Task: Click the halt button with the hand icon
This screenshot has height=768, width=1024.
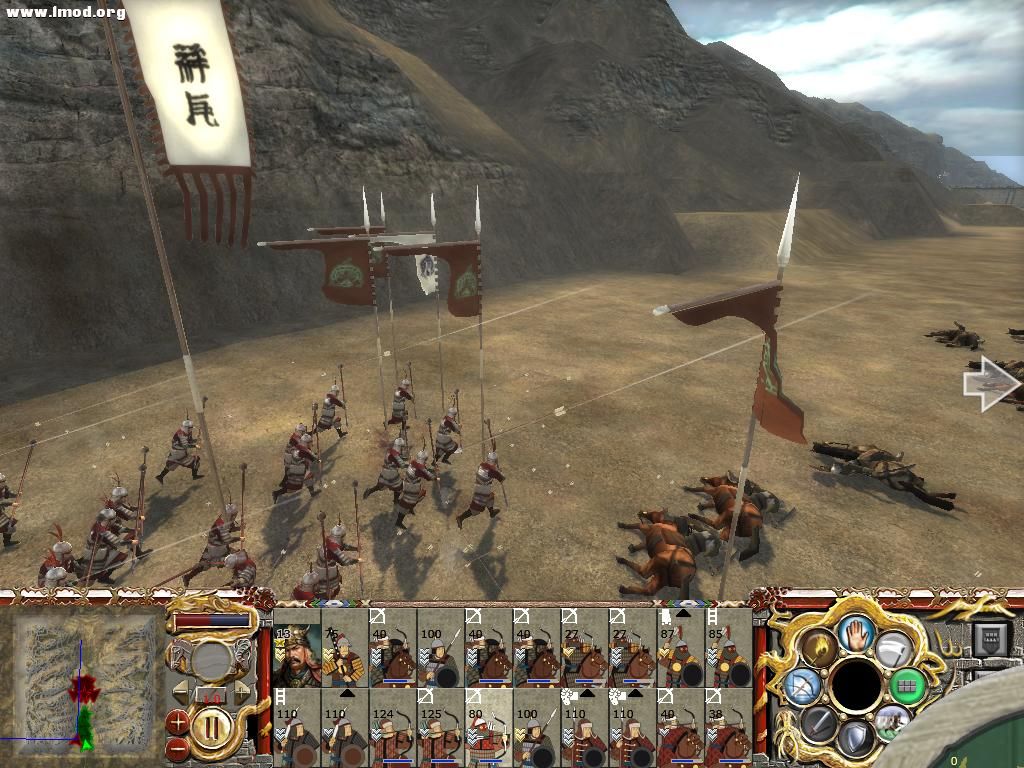Action: 856,633
